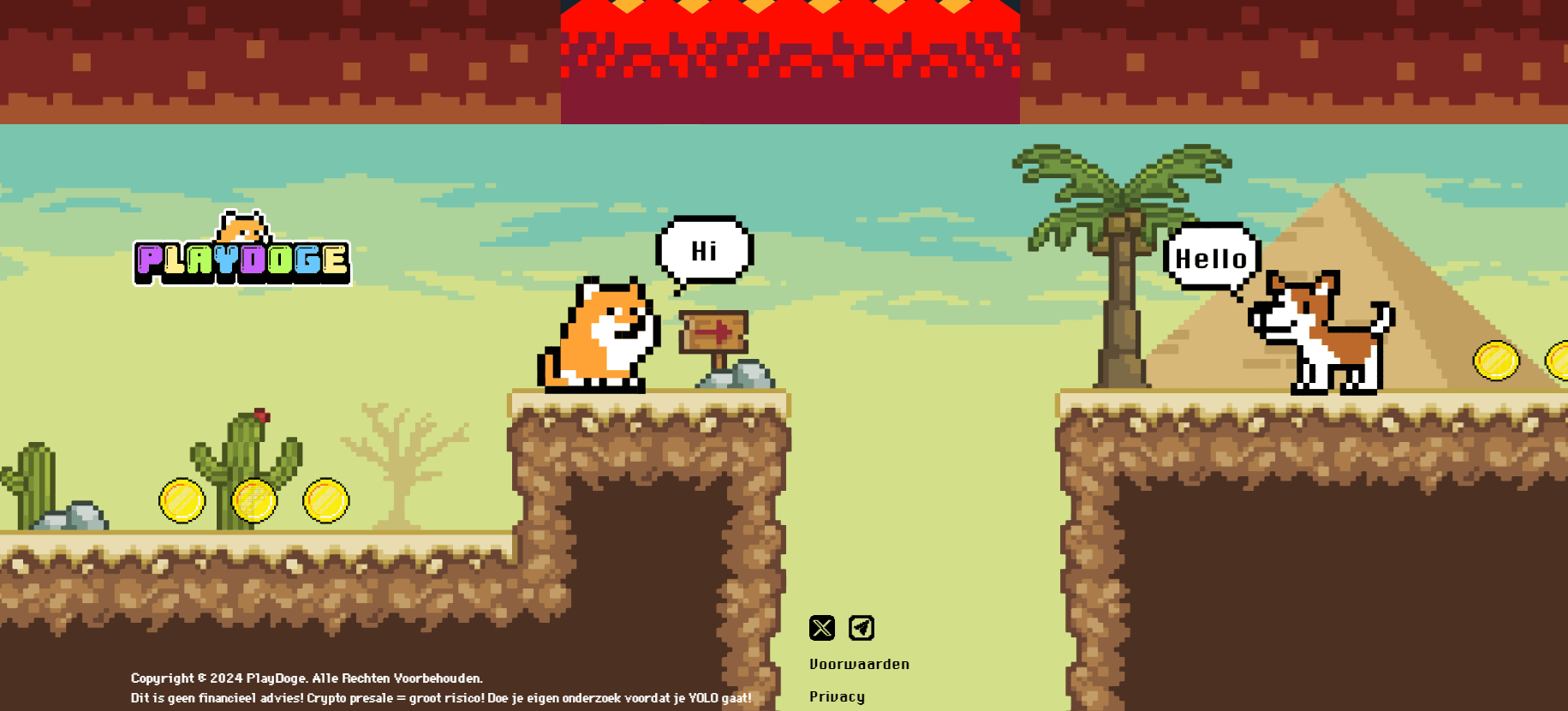Click the crypto disclaimer text line

point(439,698)
